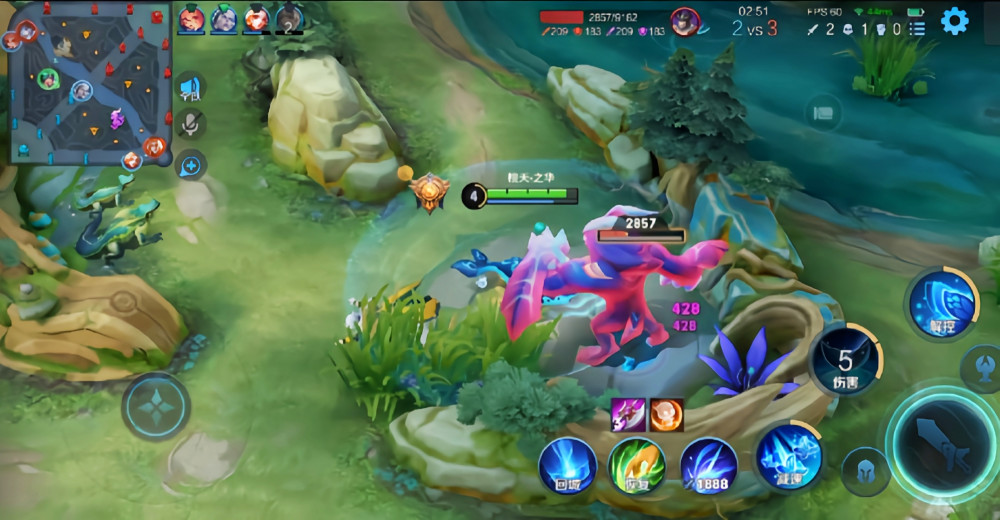Open the settings gear
This screenshot has height=520, width=1000.
point(954,20)
